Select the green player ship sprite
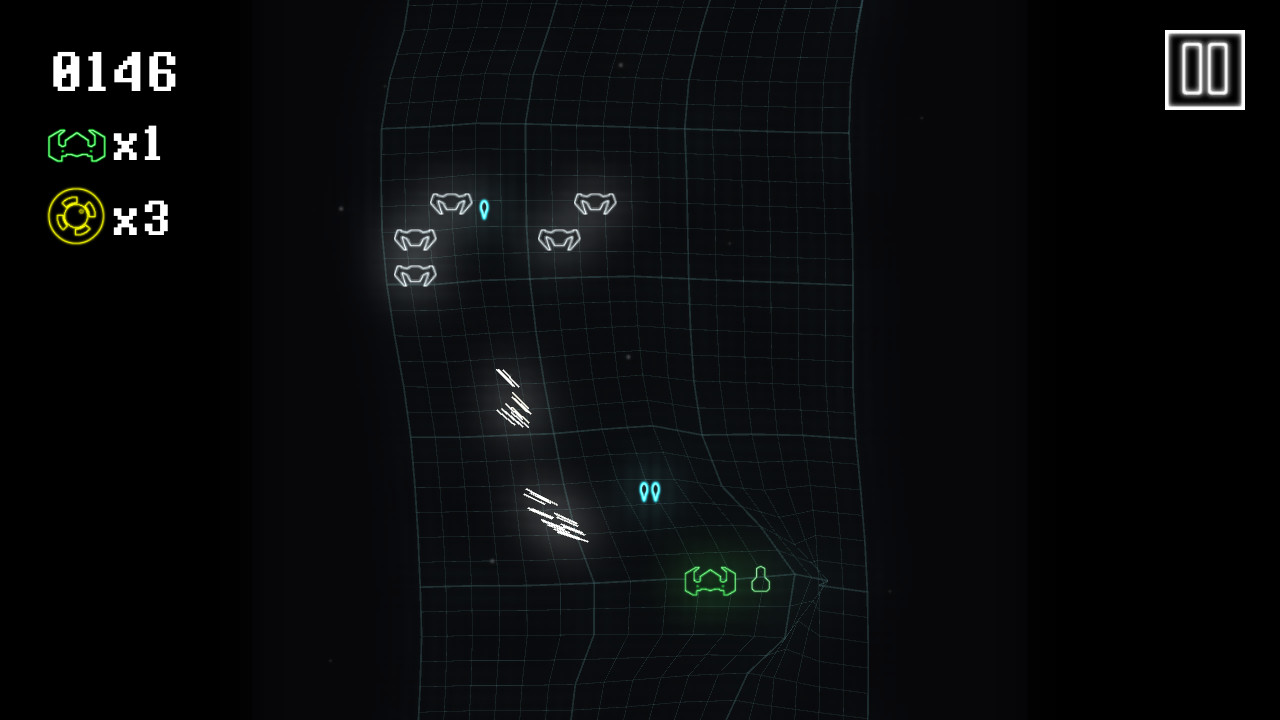This screenshot has height=720, width=1280. (x=708, y=583)
